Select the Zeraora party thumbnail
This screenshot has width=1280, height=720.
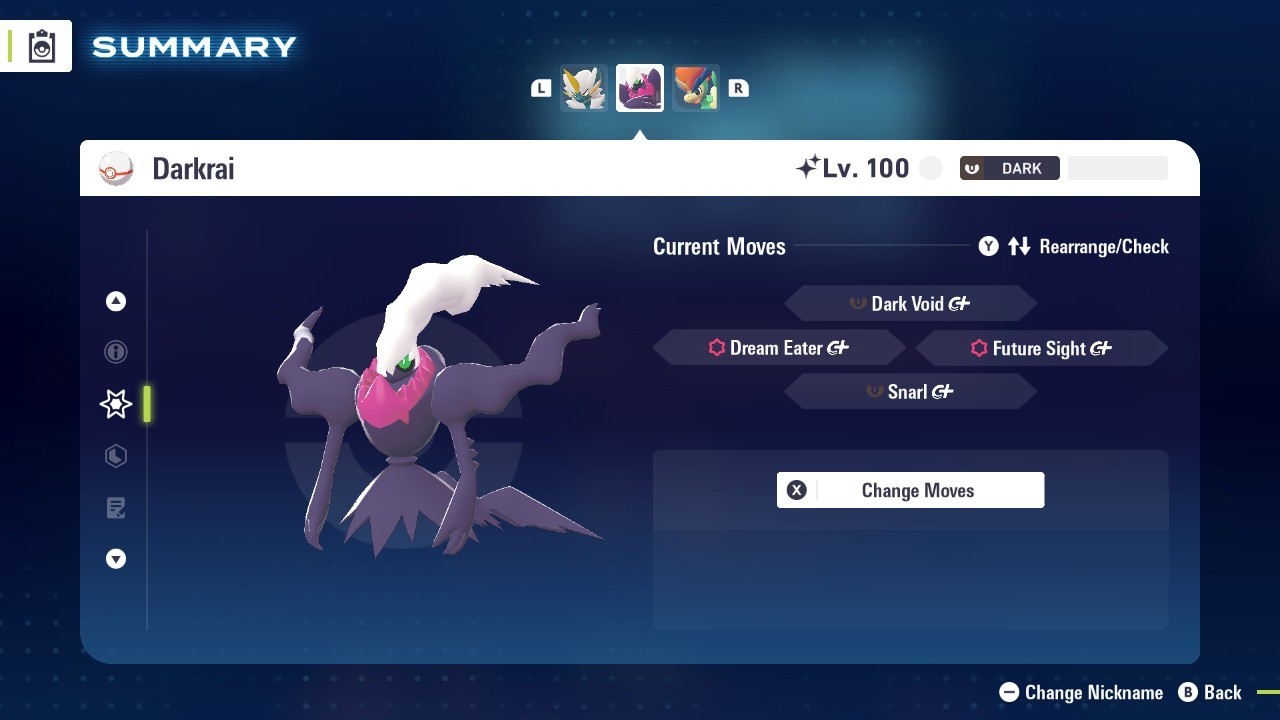click(x=584, y=88)
